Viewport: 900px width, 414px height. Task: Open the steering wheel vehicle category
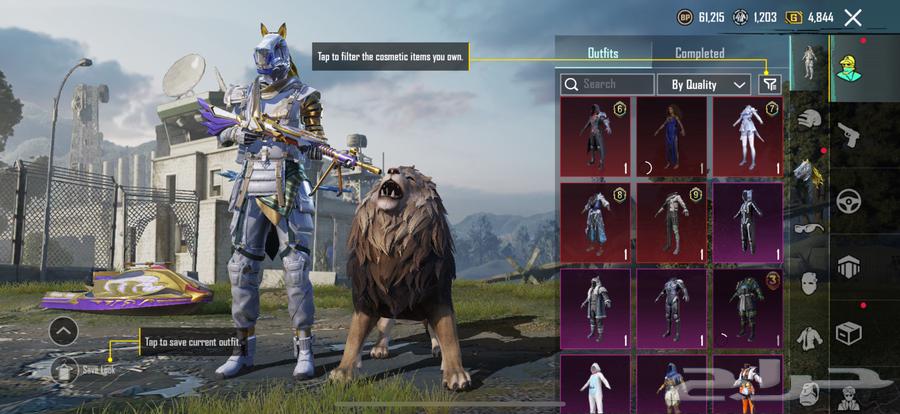point(848,199)
